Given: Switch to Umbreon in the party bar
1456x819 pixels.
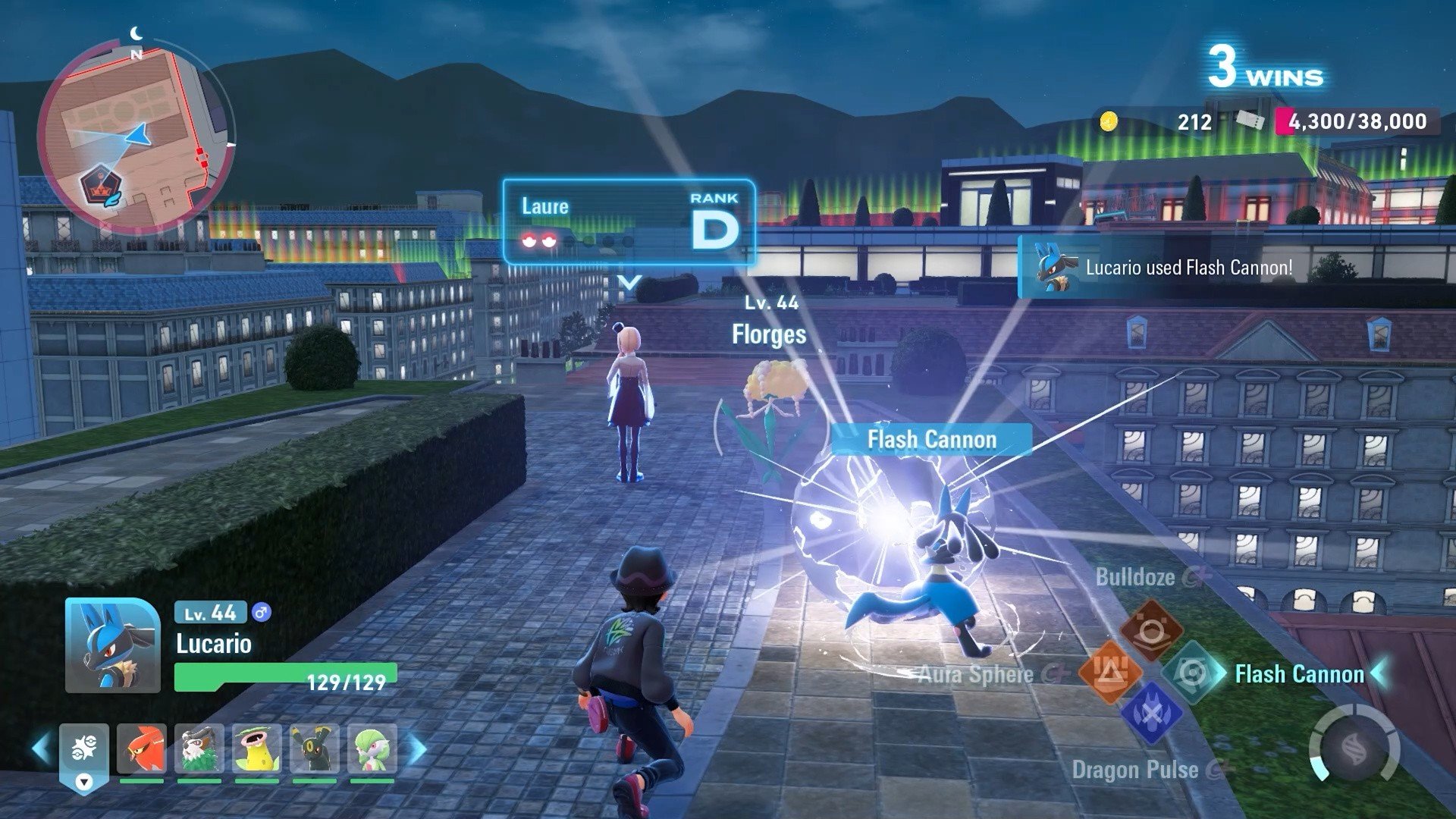Looking at the screenshot, I should click(x=315, y=749).
